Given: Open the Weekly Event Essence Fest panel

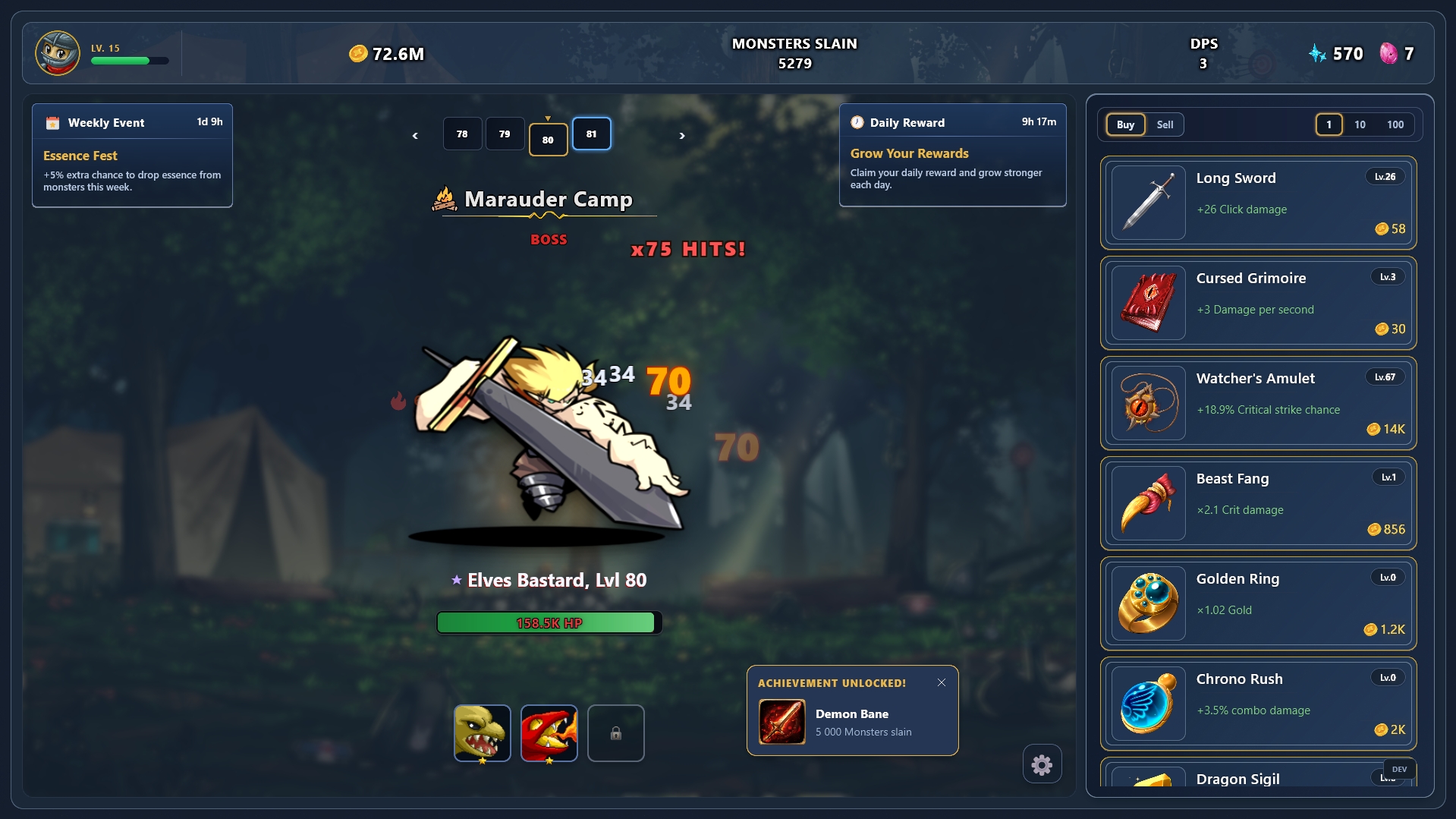Looking at the screenshot, I should pos(132,155).
